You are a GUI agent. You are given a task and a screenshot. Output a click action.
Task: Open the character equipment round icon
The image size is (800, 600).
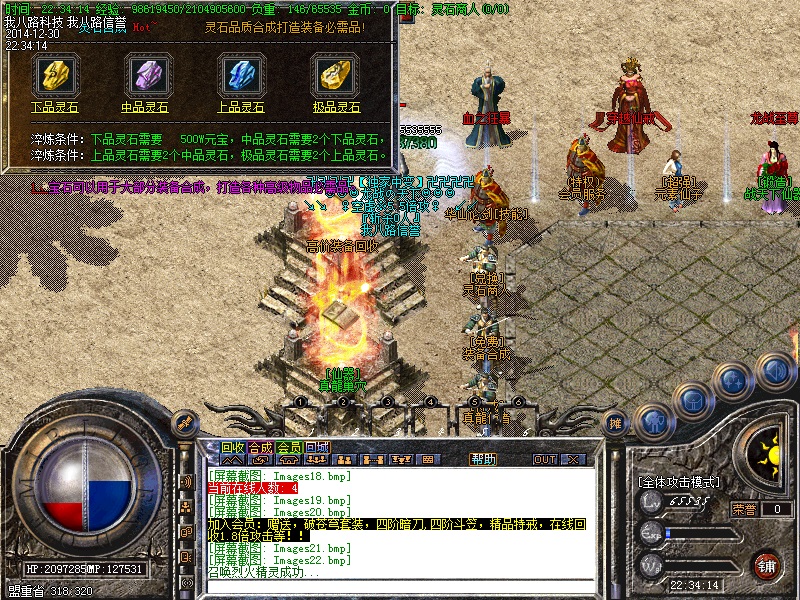point(653,421)
